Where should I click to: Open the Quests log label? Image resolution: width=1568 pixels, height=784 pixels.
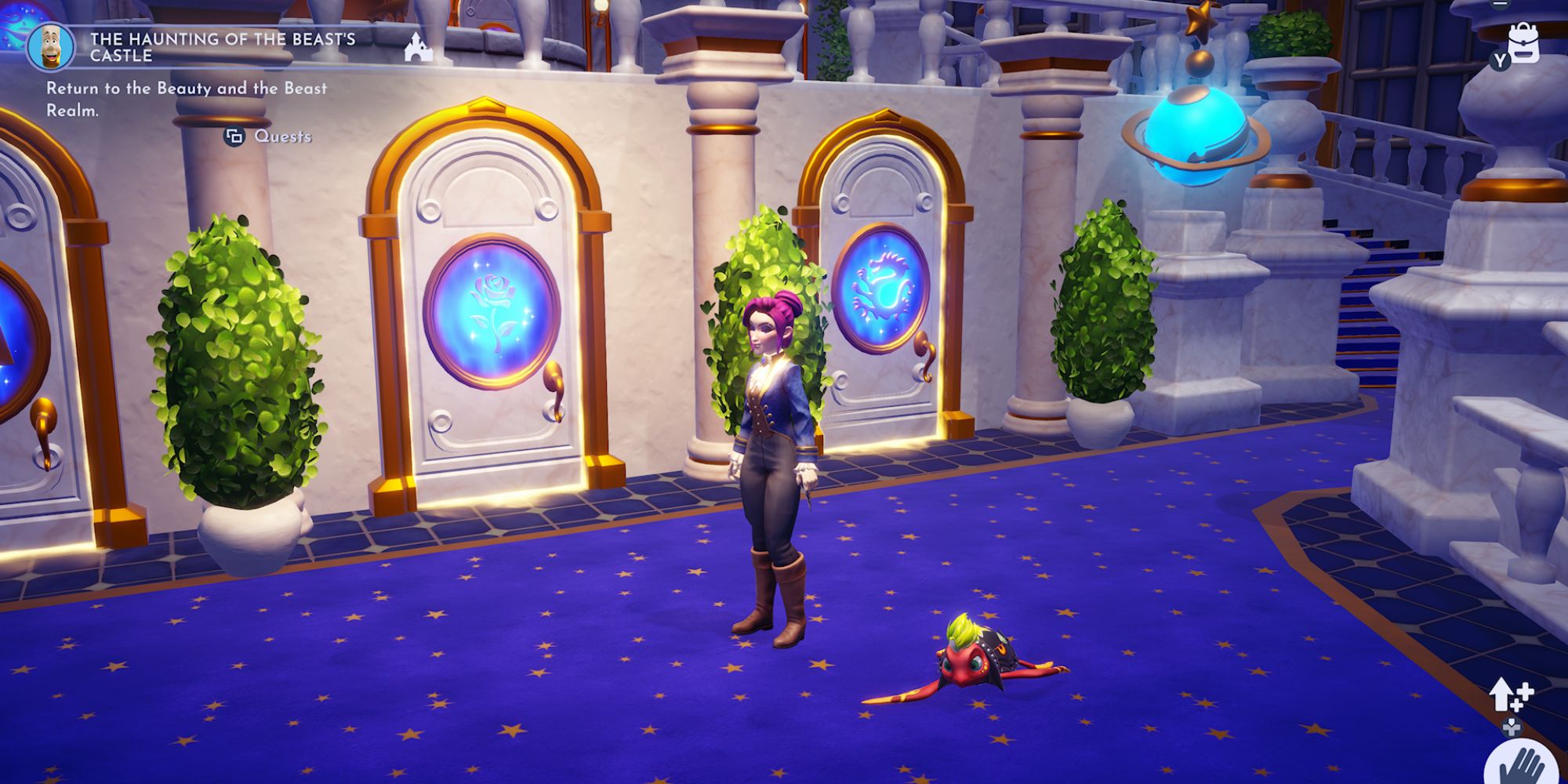(x=282, y=136)
